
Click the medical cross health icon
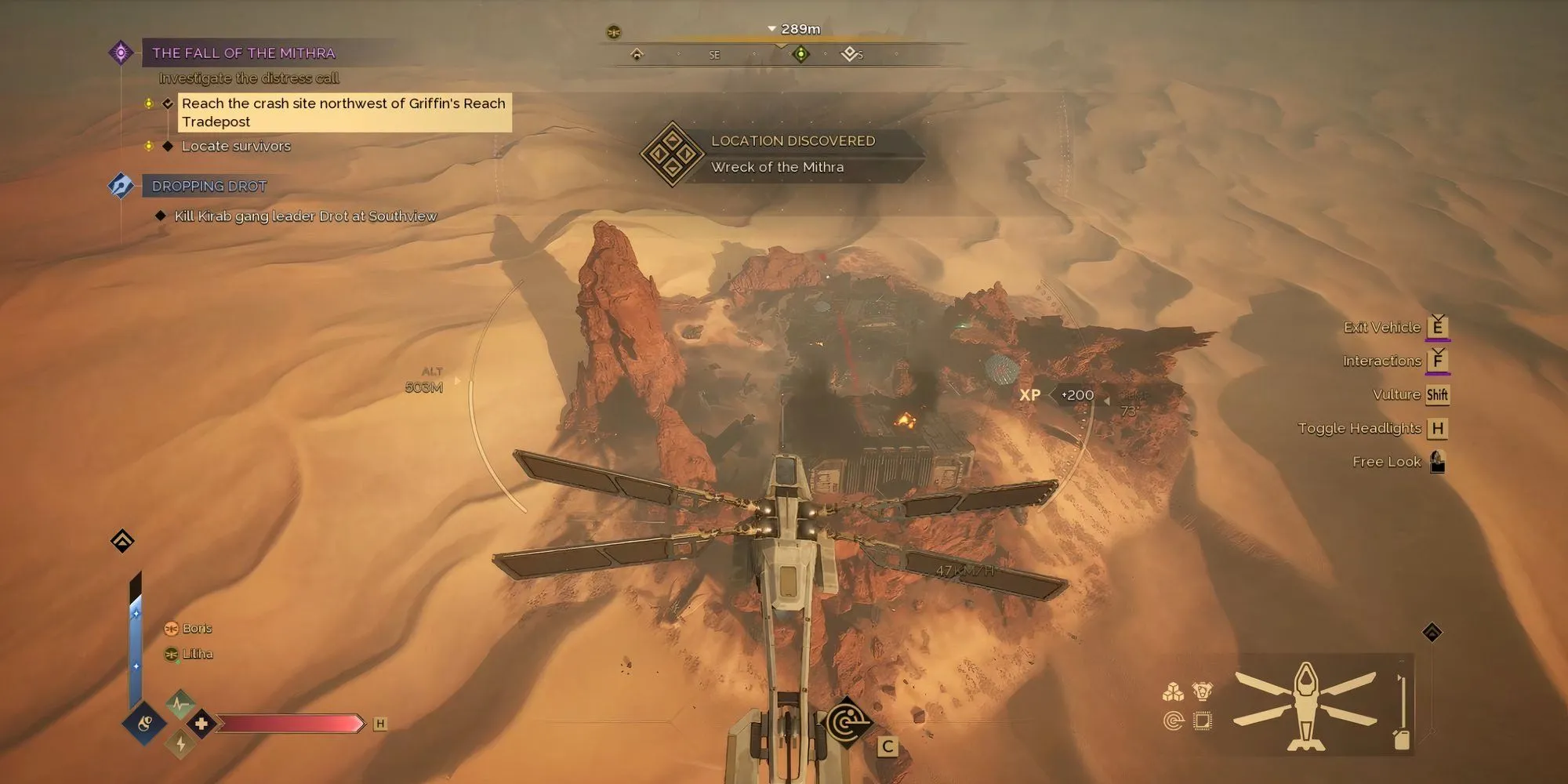pos(201,724)
